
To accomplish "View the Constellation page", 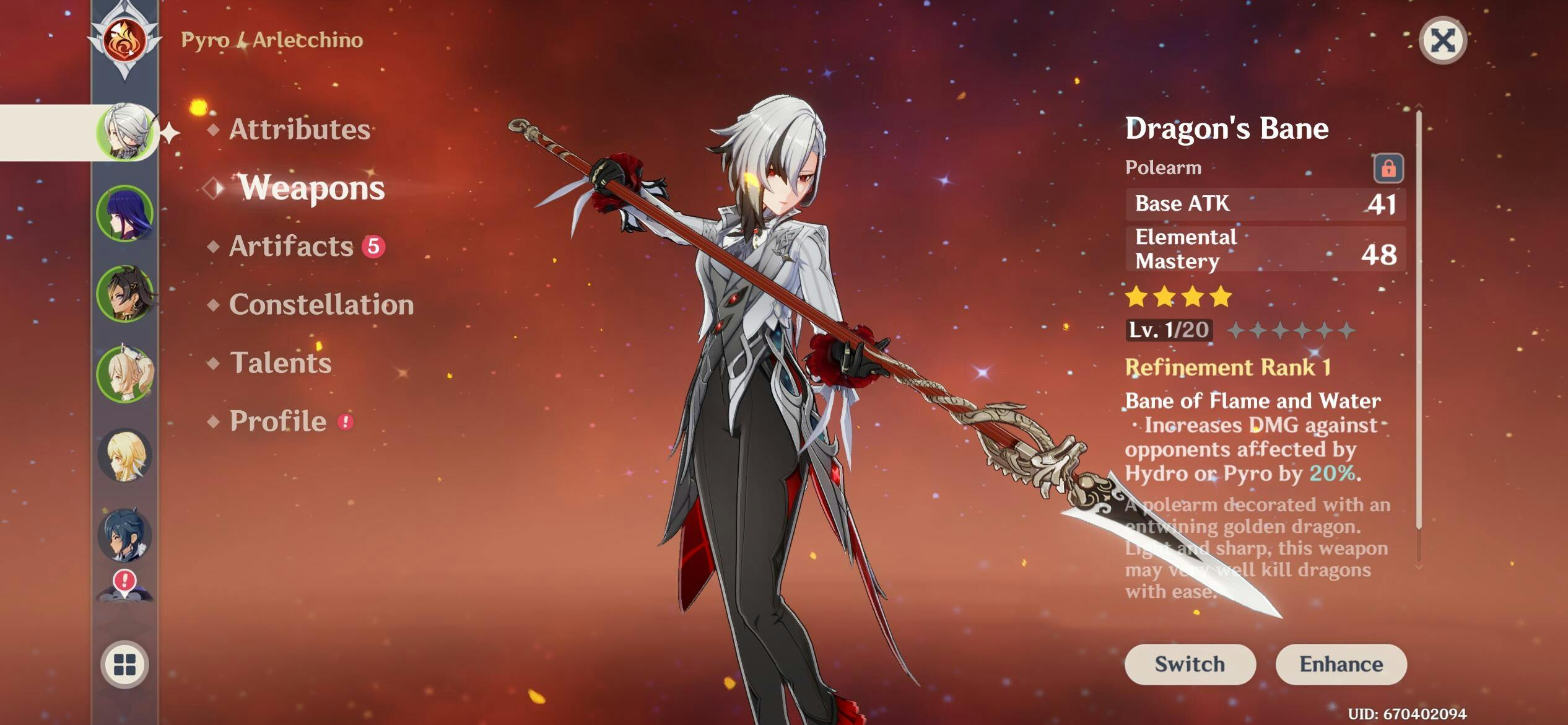I will [321, 304].
